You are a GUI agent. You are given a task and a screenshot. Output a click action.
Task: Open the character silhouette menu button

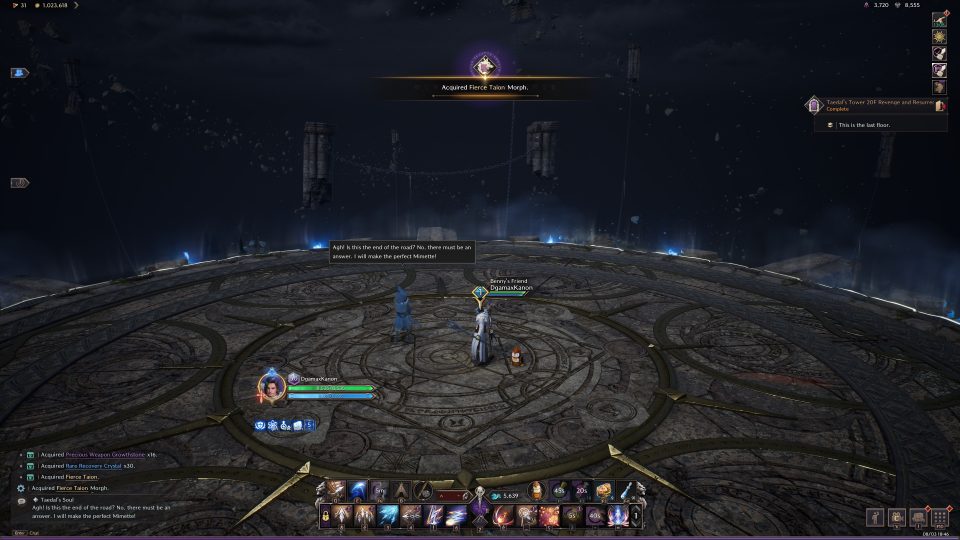[873, 517]
